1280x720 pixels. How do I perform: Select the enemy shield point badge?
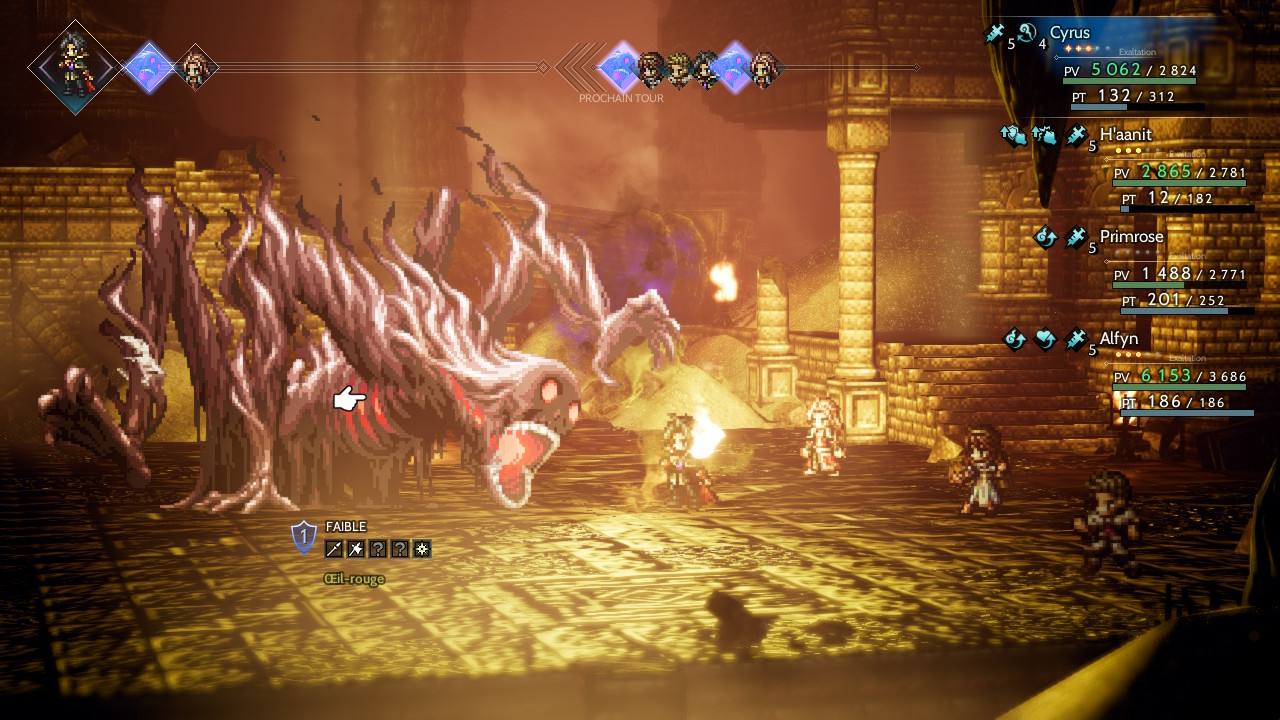(x=304, y=537)
